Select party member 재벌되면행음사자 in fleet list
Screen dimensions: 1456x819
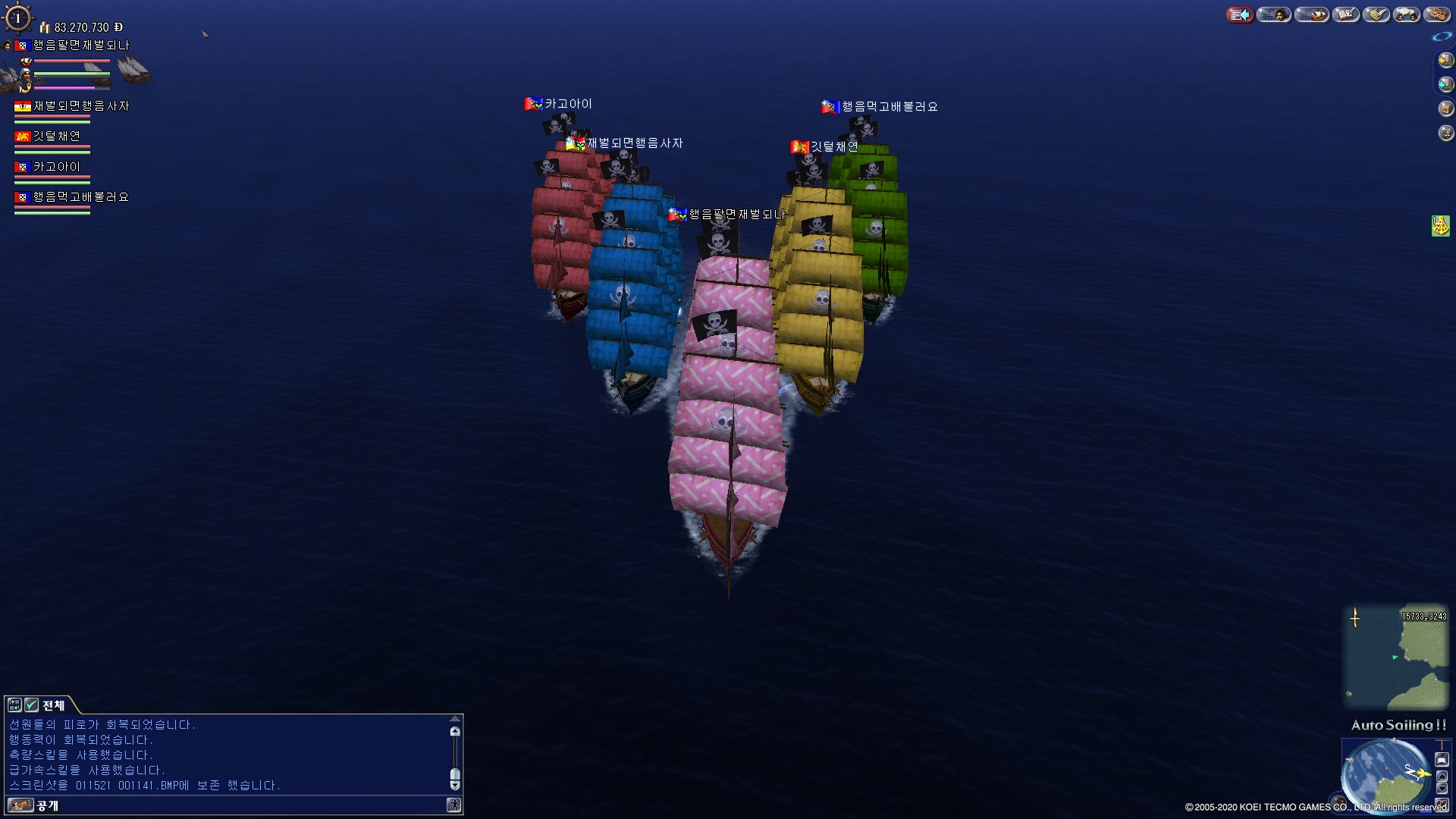coord(80,106)
